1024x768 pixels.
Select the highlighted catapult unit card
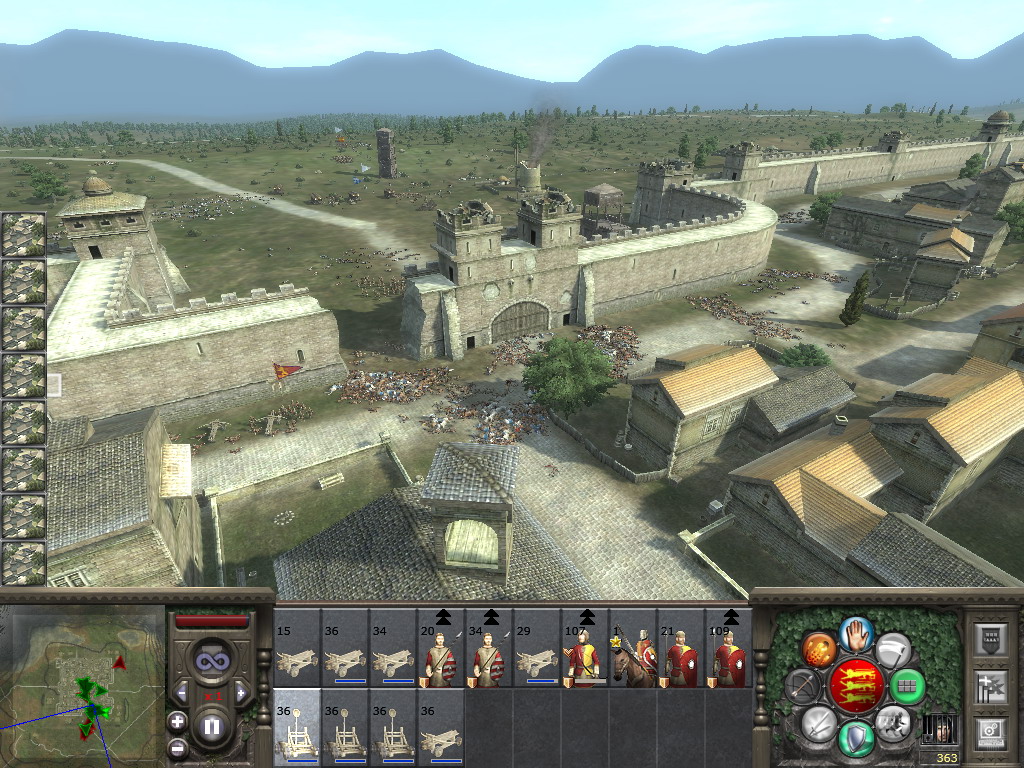[297, 728]
